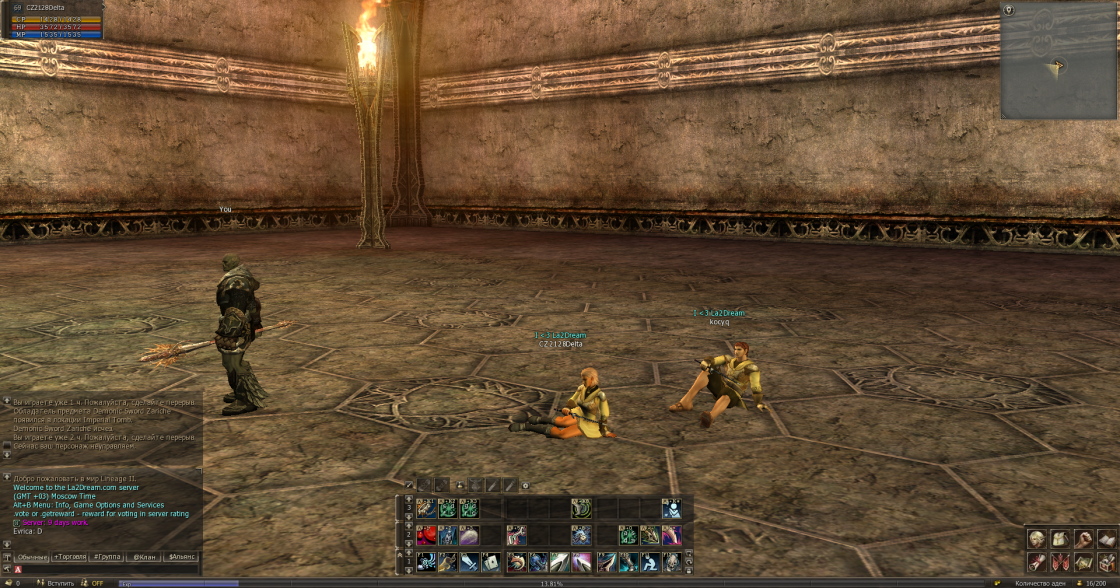
Task: Open the character status menu icon
Action: pos(1037,539)
